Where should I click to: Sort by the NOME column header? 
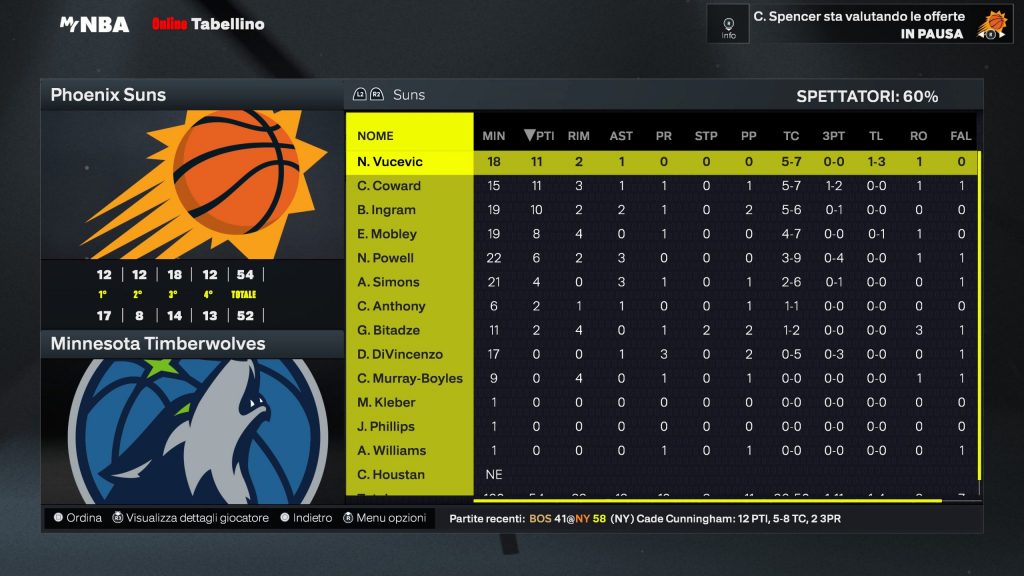coord(375,136)
